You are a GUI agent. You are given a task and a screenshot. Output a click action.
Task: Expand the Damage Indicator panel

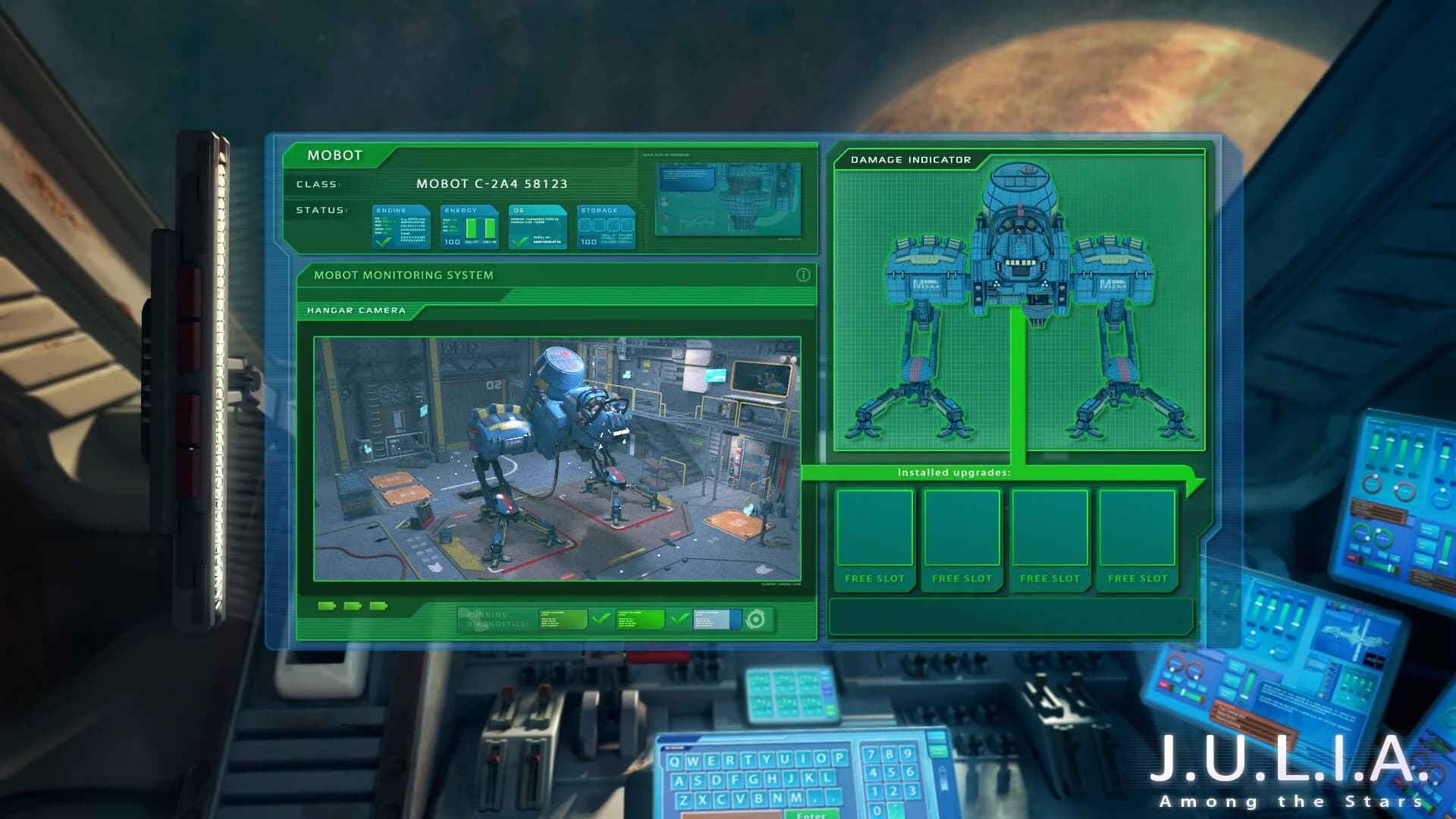tap(911, 160)
